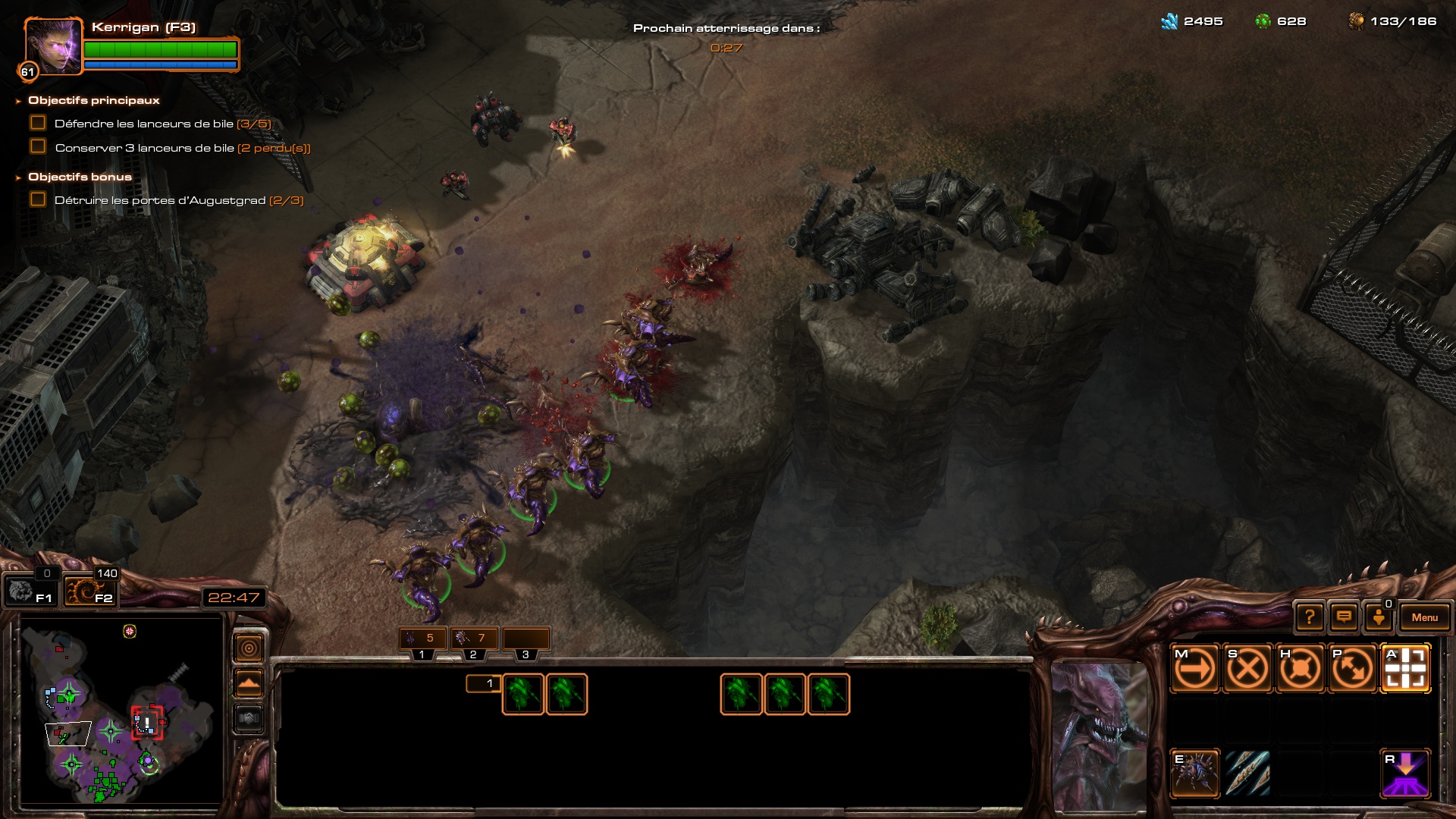1456x819 pixels.
Task: Select control group 1 tab
Action: (x=422, y=640)
